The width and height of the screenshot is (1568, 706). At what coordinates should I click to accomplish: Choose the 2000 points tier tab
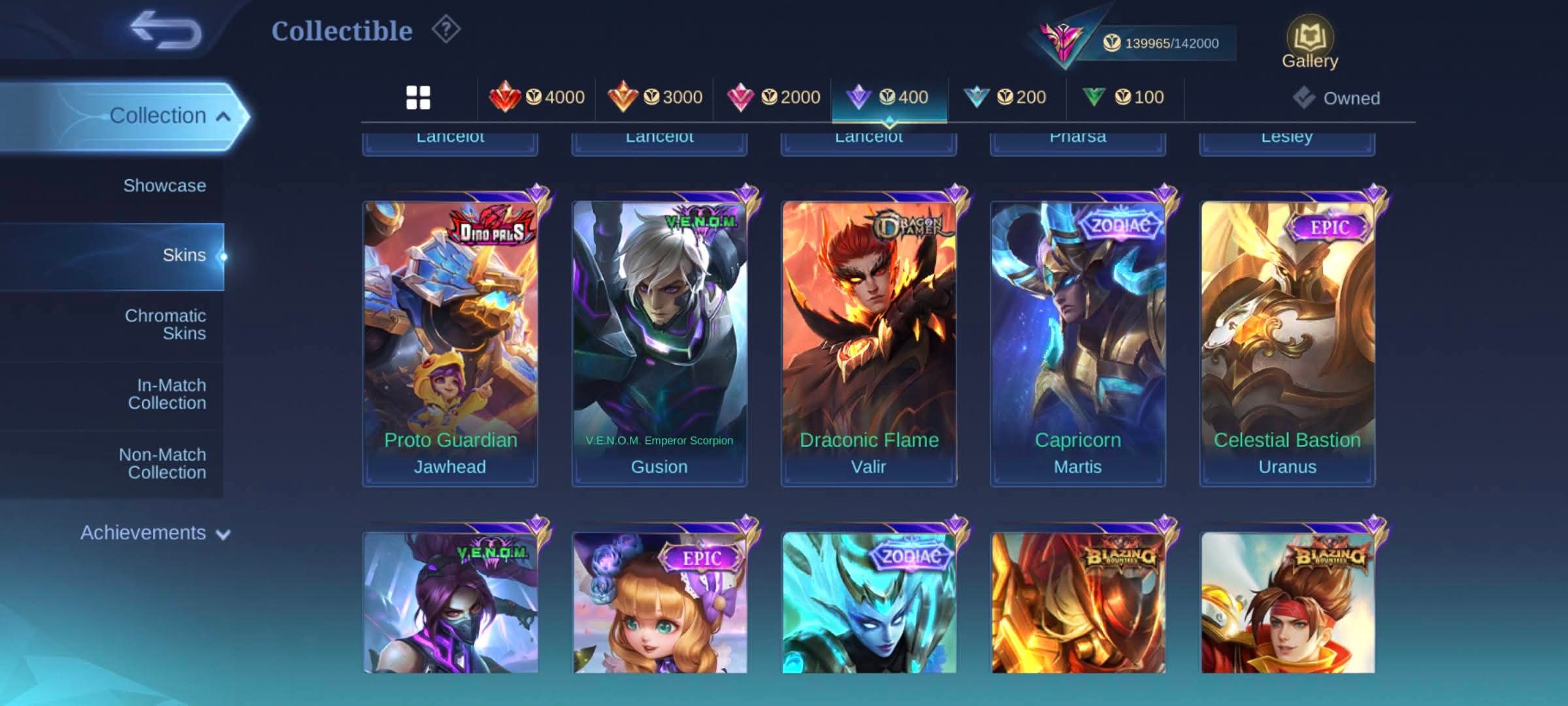pyautogui.click(x=773, y=98)
